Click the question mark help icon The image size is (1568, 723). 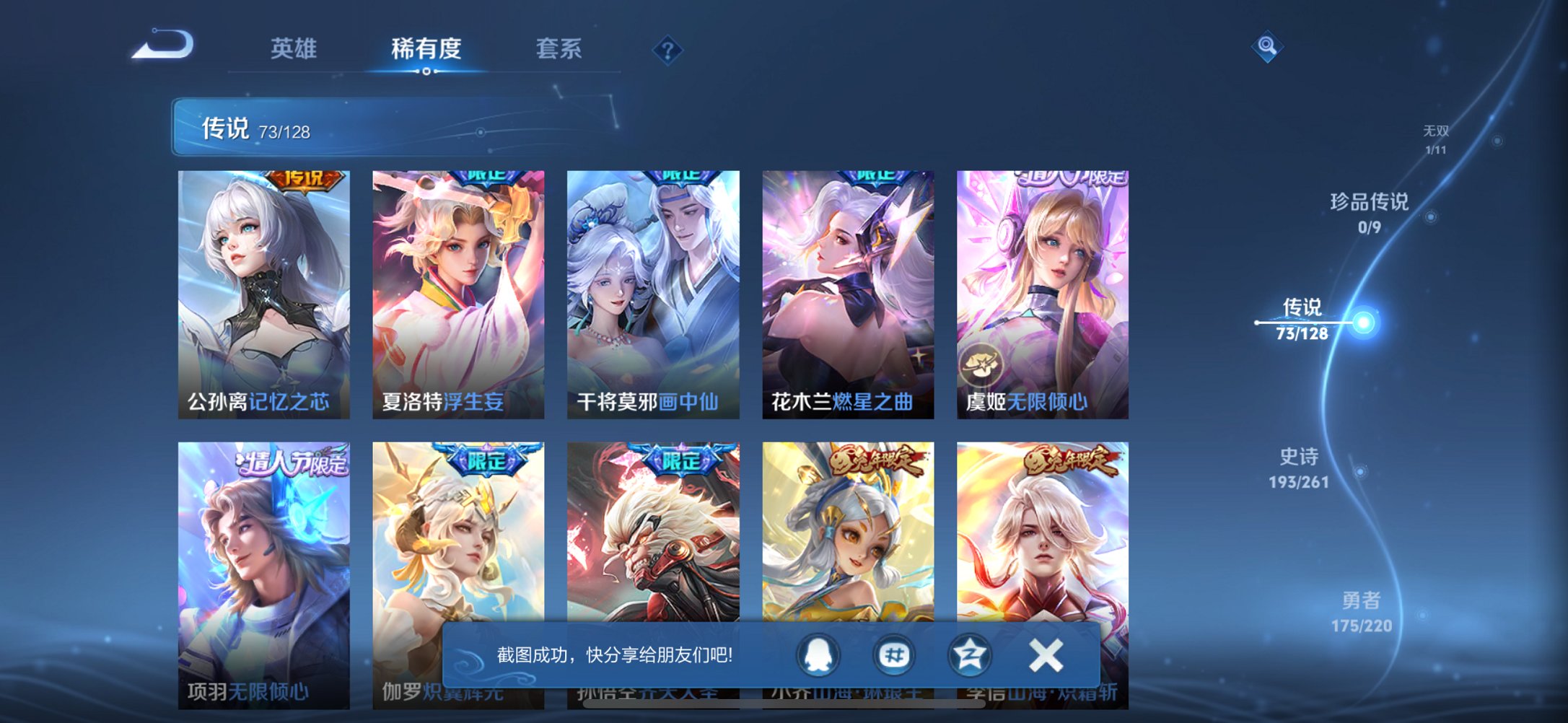[667, 49]
